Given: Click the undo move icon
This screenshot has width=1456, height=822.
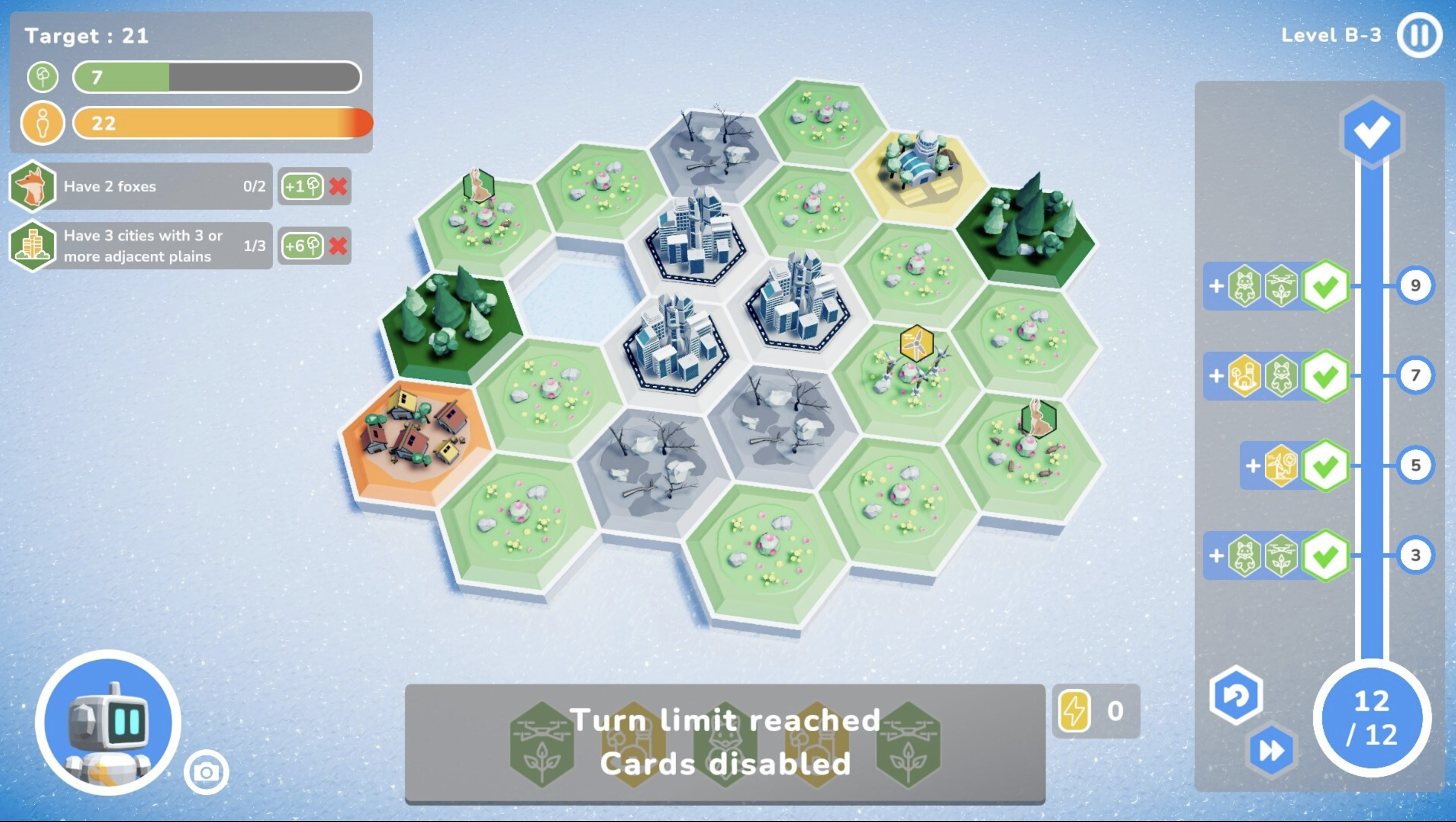Looking at the screenshot, I should [1237, 695].
